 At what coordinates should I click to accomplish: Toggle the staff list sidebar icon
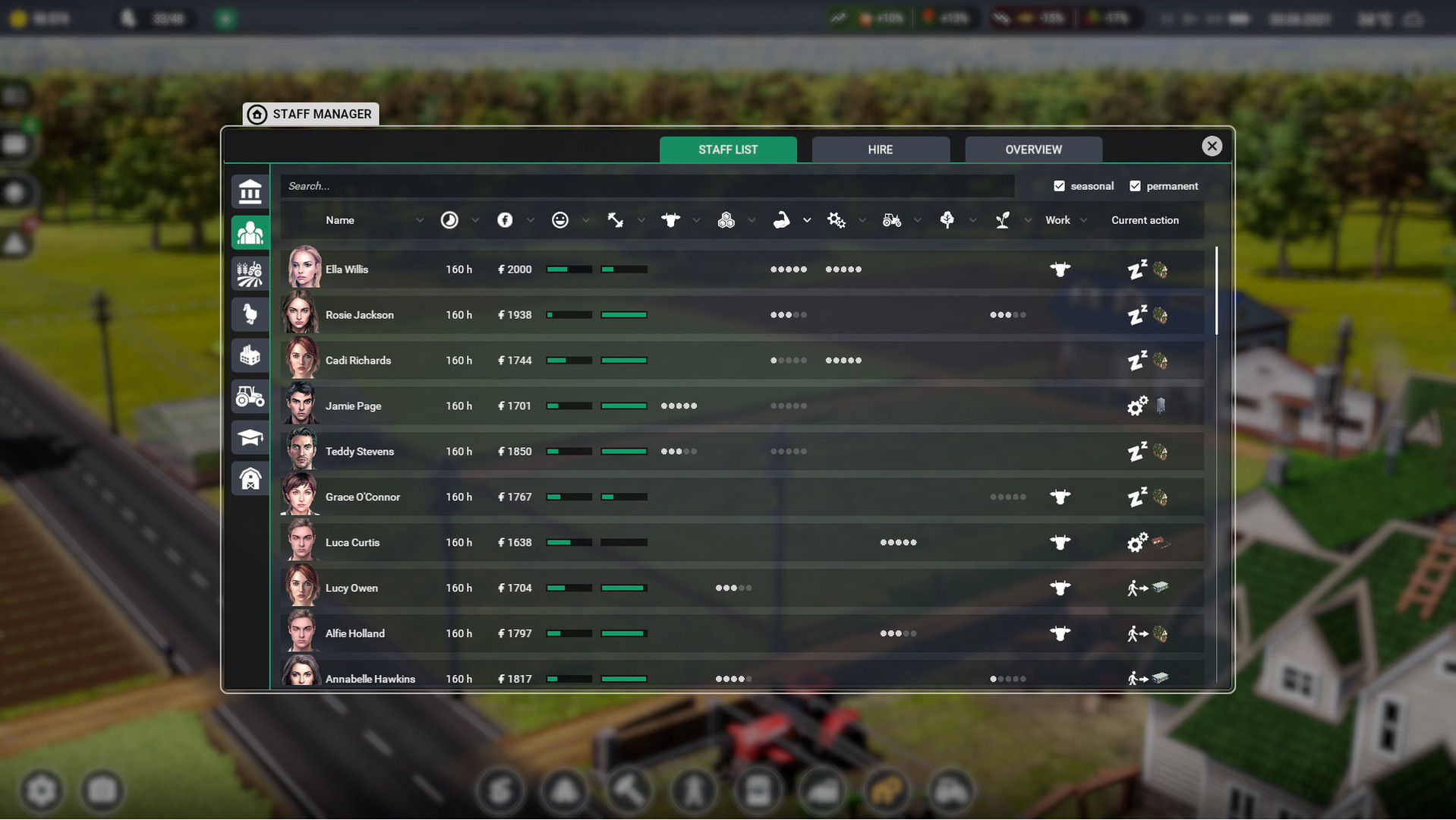pyautogui.click(x=250, y=232)
